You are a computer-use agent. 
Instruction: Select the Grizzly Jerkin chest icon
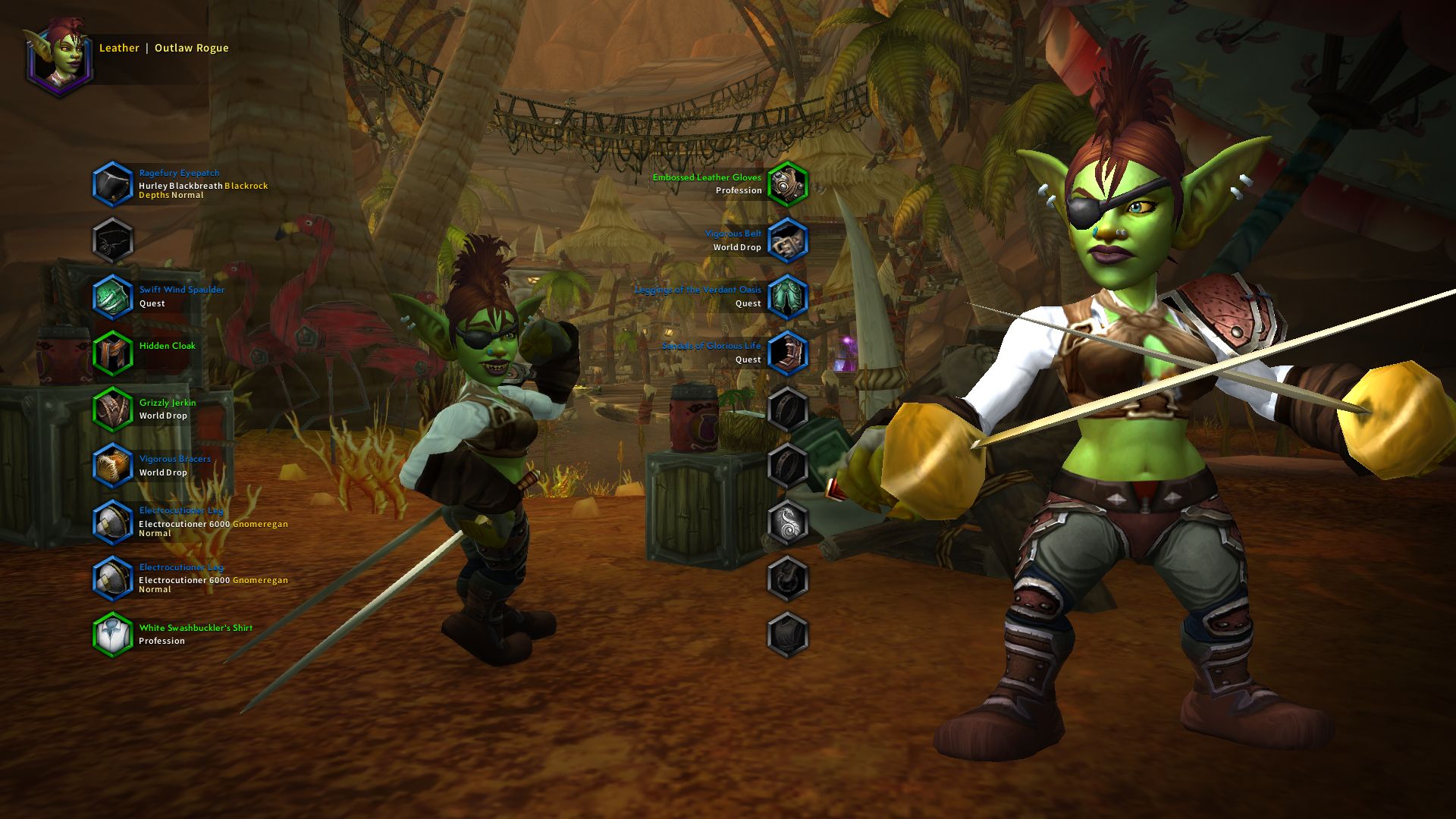point(114,408)
